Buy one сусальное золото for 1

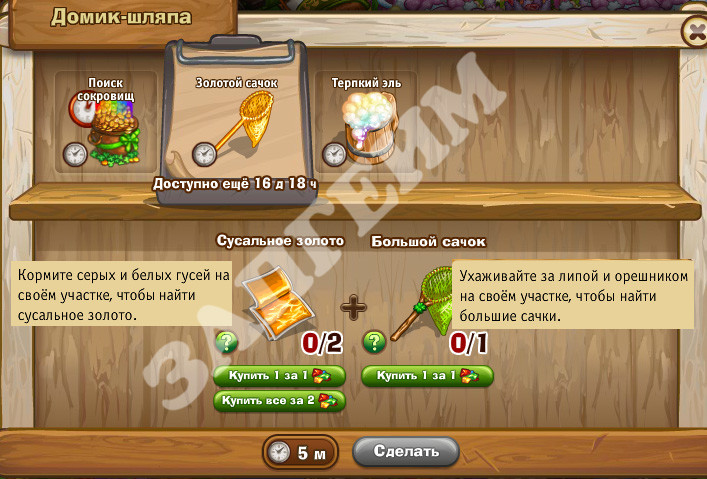(280, 375)
